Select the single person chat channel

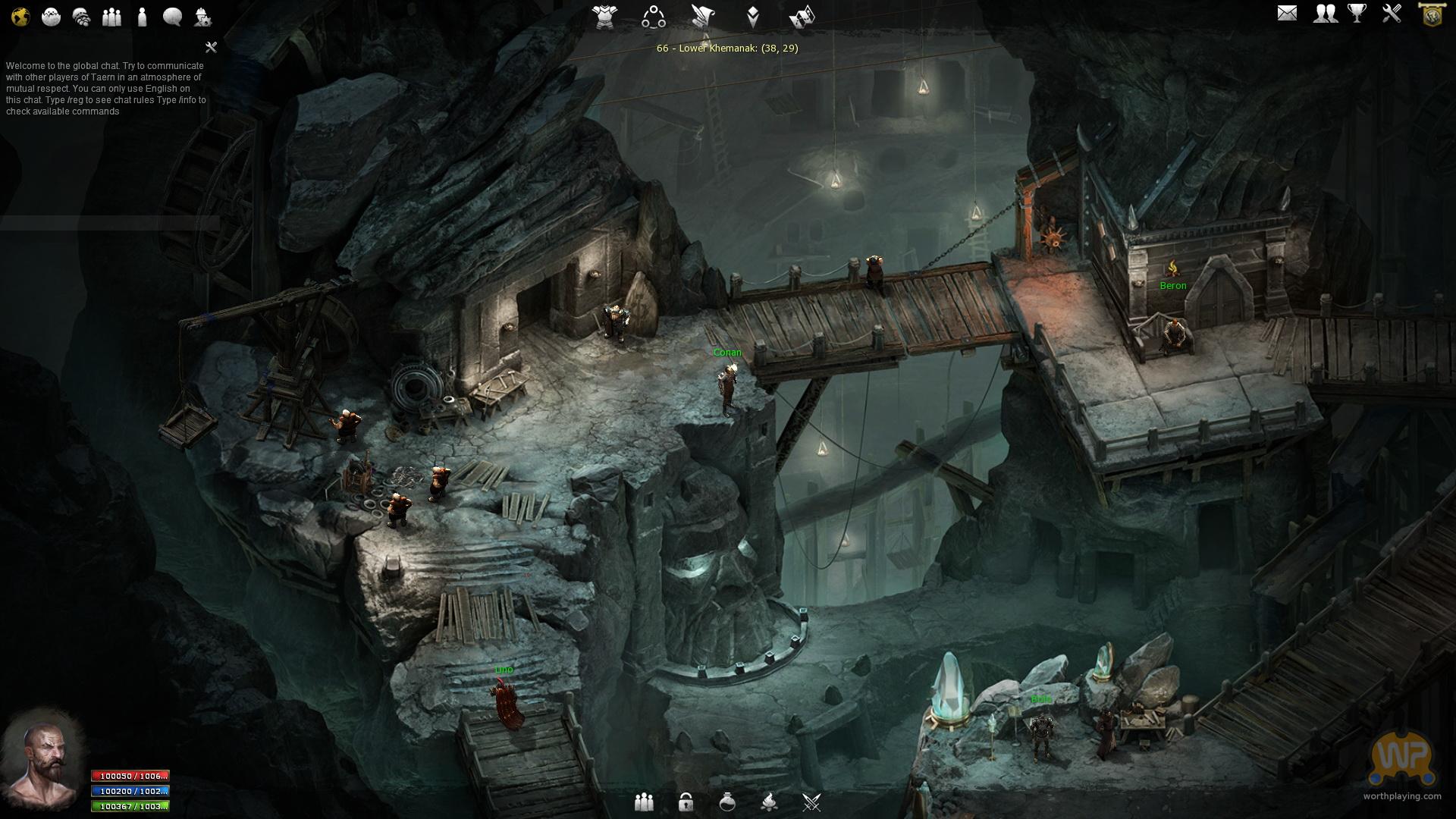(x=142, y=17)
